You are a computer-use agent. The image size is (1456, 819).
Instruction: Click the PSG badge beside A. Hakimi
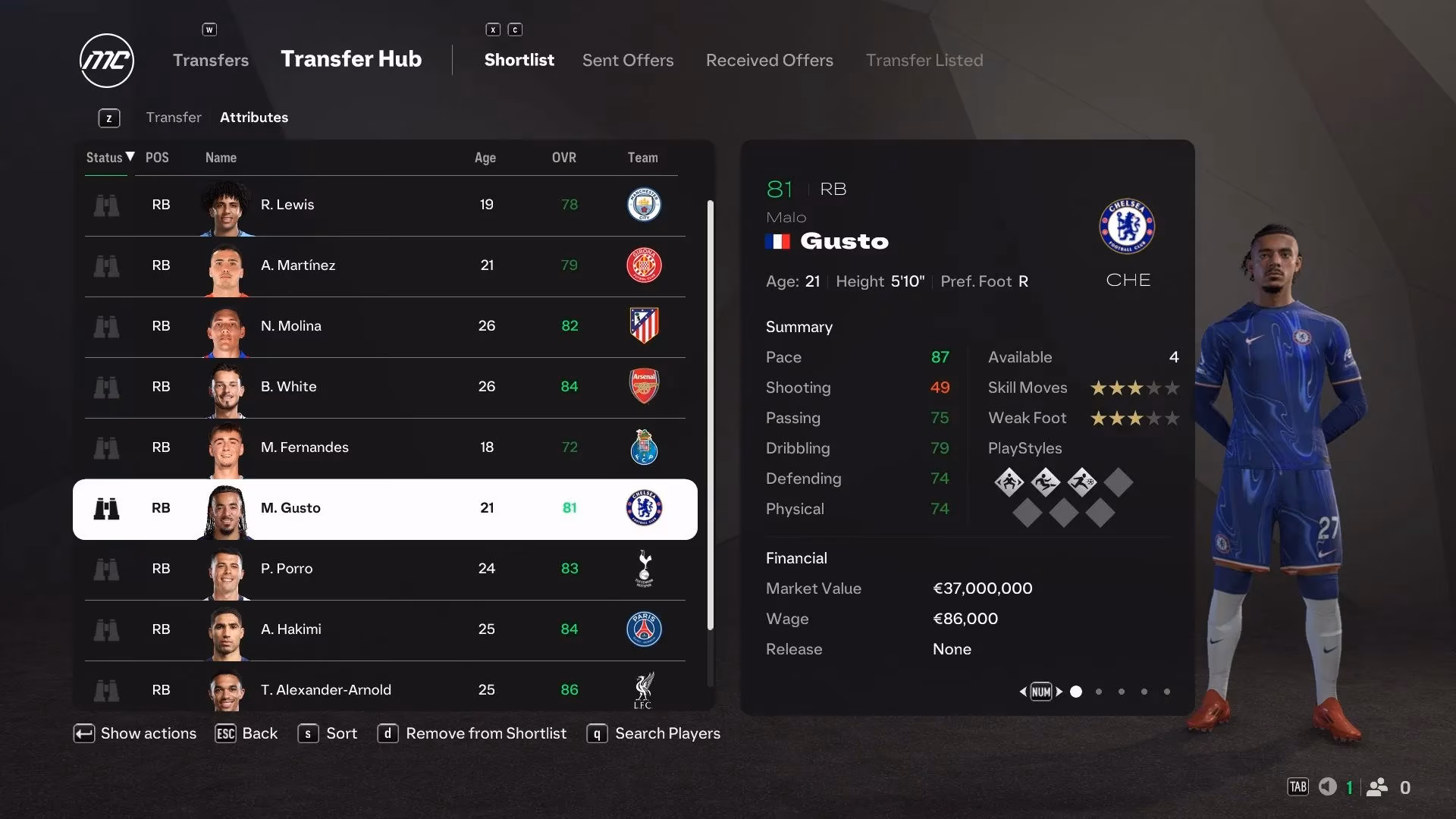pyautogui.click(x=644, y=629)
